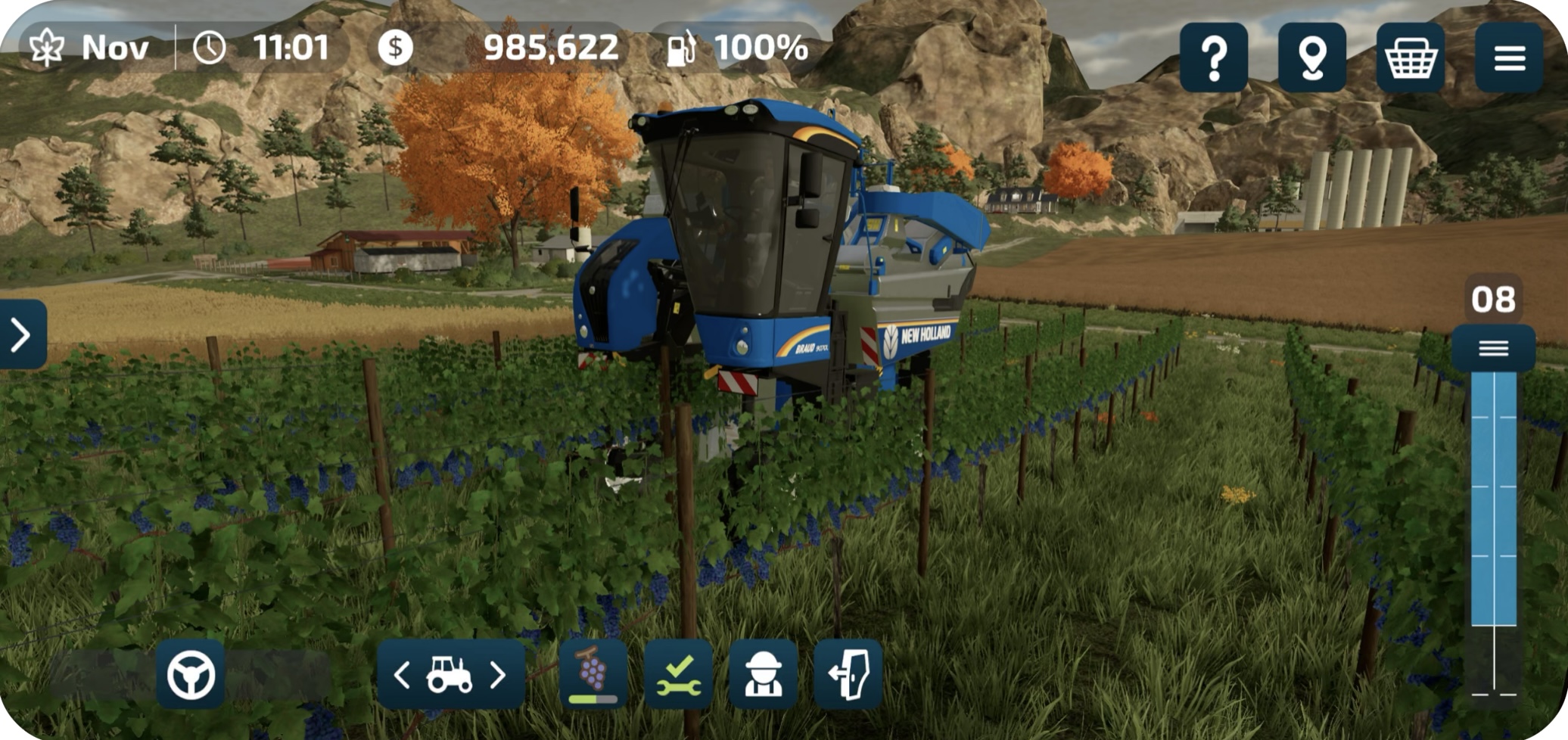Click the speed slider handle
Image resolution: width=1568 pixels, height=740 pixels.
tap(1493, 348)
